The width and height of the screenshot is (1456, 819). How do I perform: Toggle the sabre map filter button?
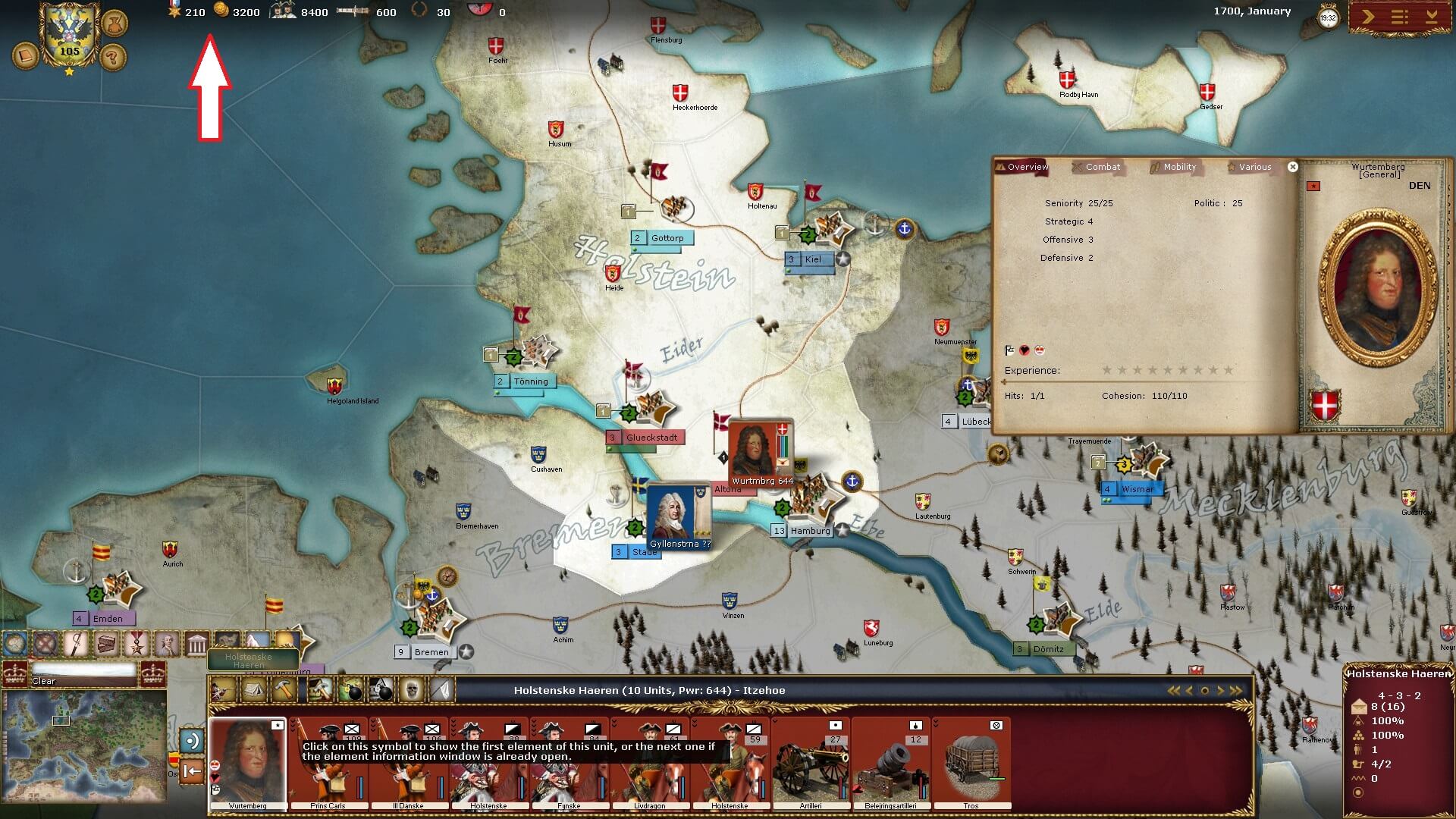click(x=76, y=644)
